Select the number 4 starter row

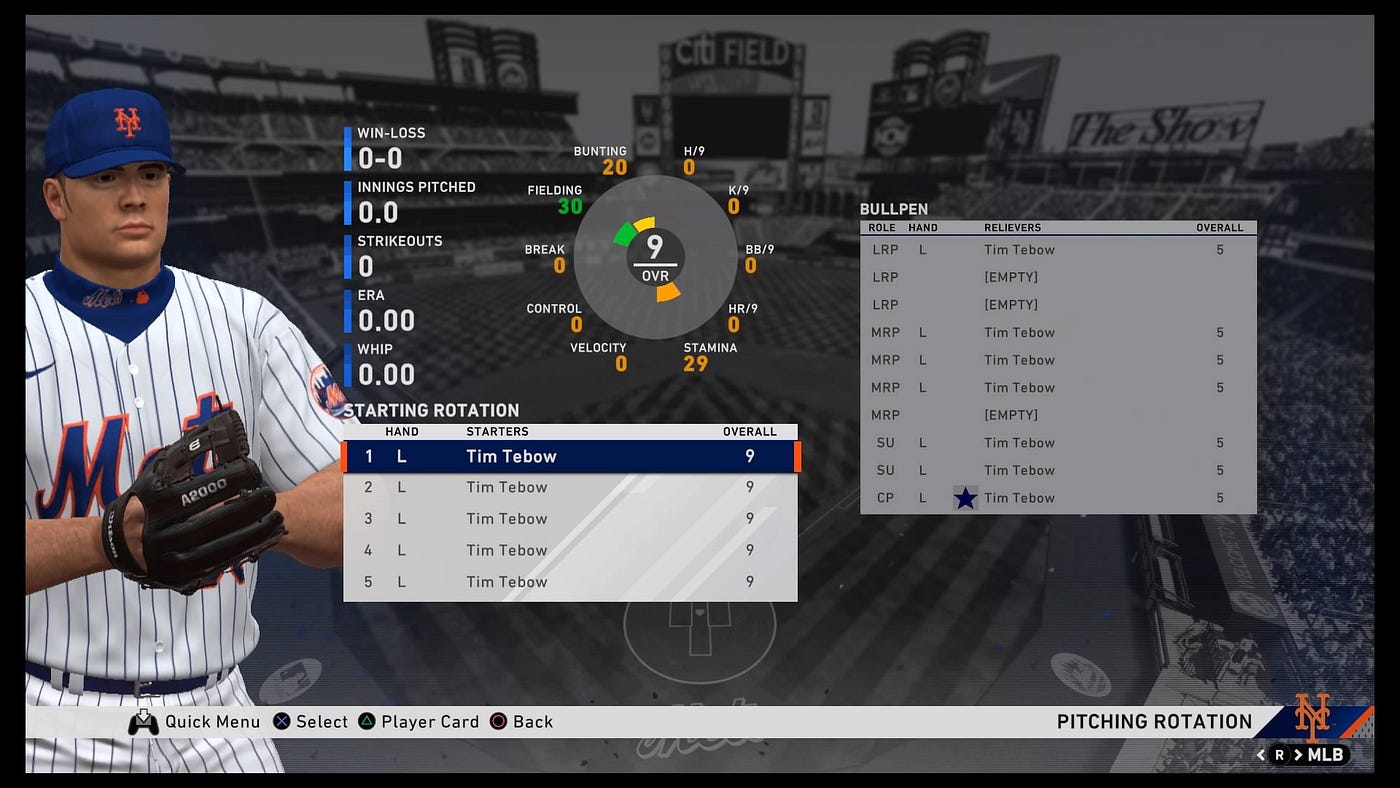click(x=570, y=550)
